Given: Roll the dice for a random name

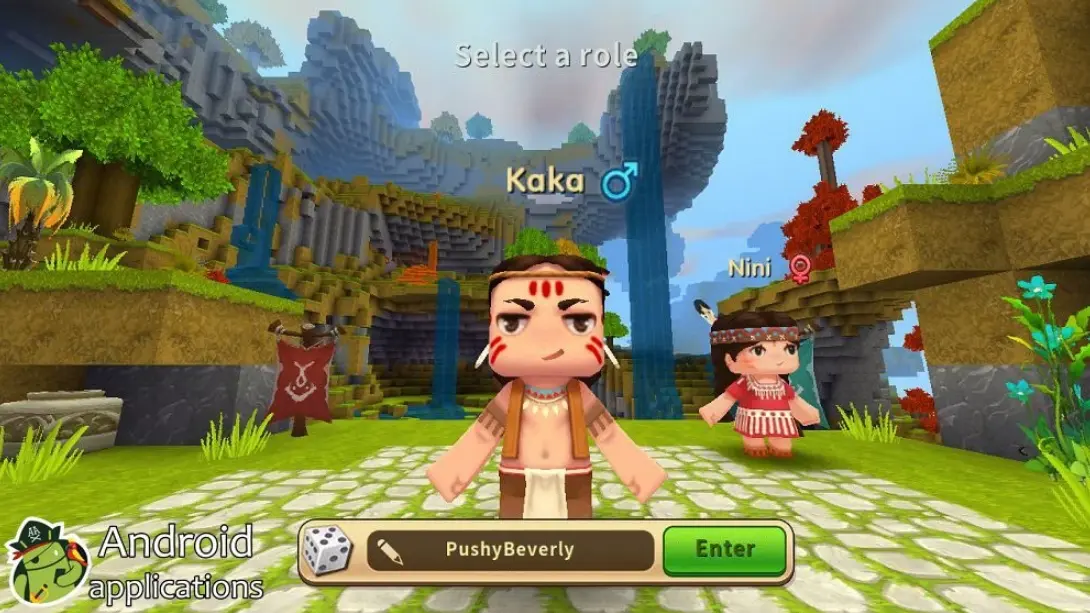Looking at the screenshot, I should [x=328, y=551].
